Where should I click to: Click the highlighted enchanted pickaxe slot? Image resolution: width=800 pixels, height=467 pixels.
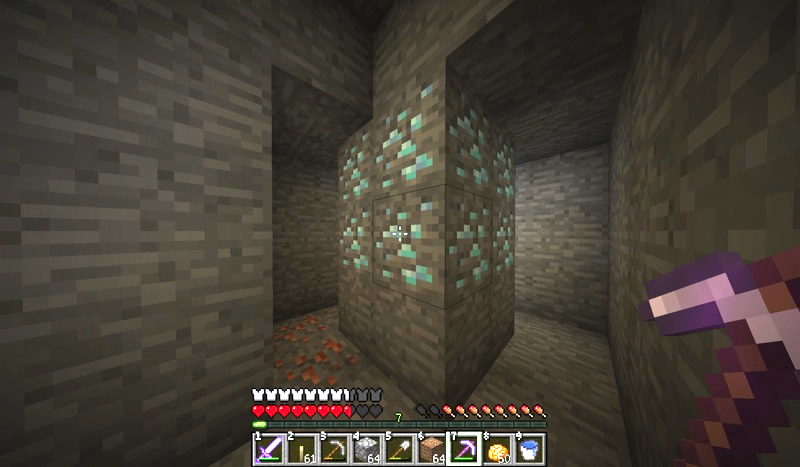pos(465,449)
